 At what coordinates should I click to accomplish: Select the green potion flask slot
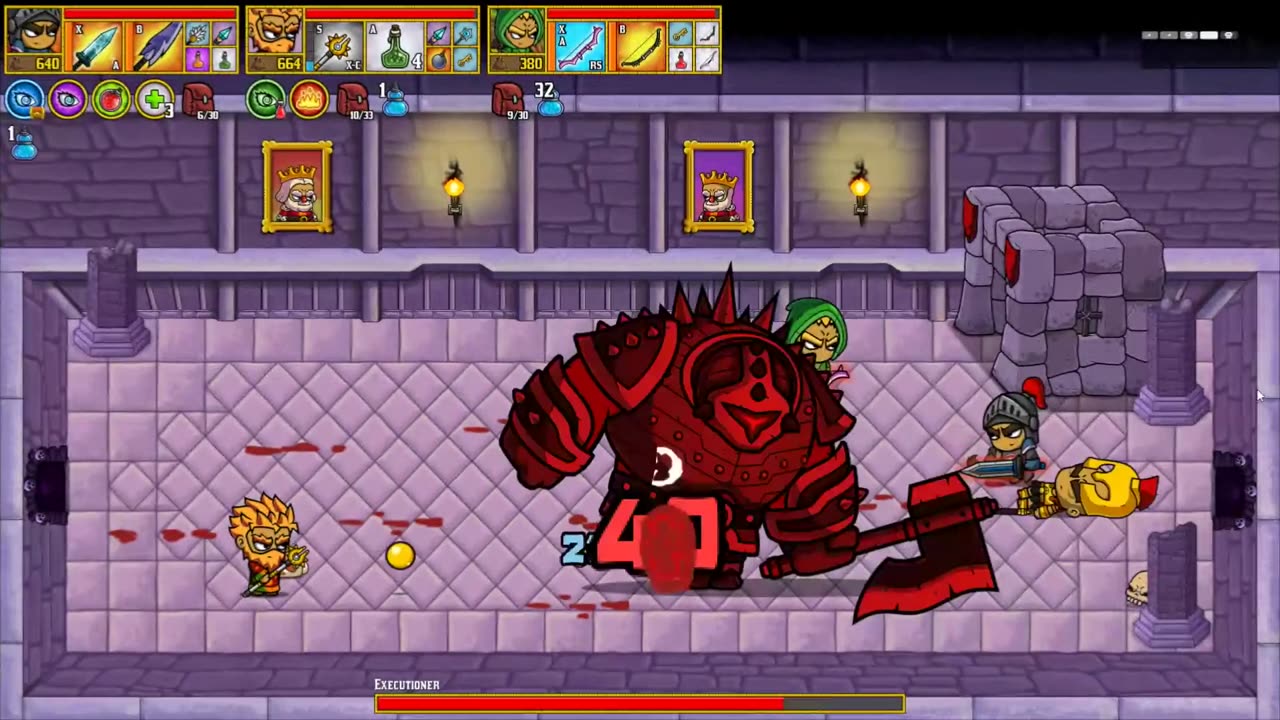point(396,47)
